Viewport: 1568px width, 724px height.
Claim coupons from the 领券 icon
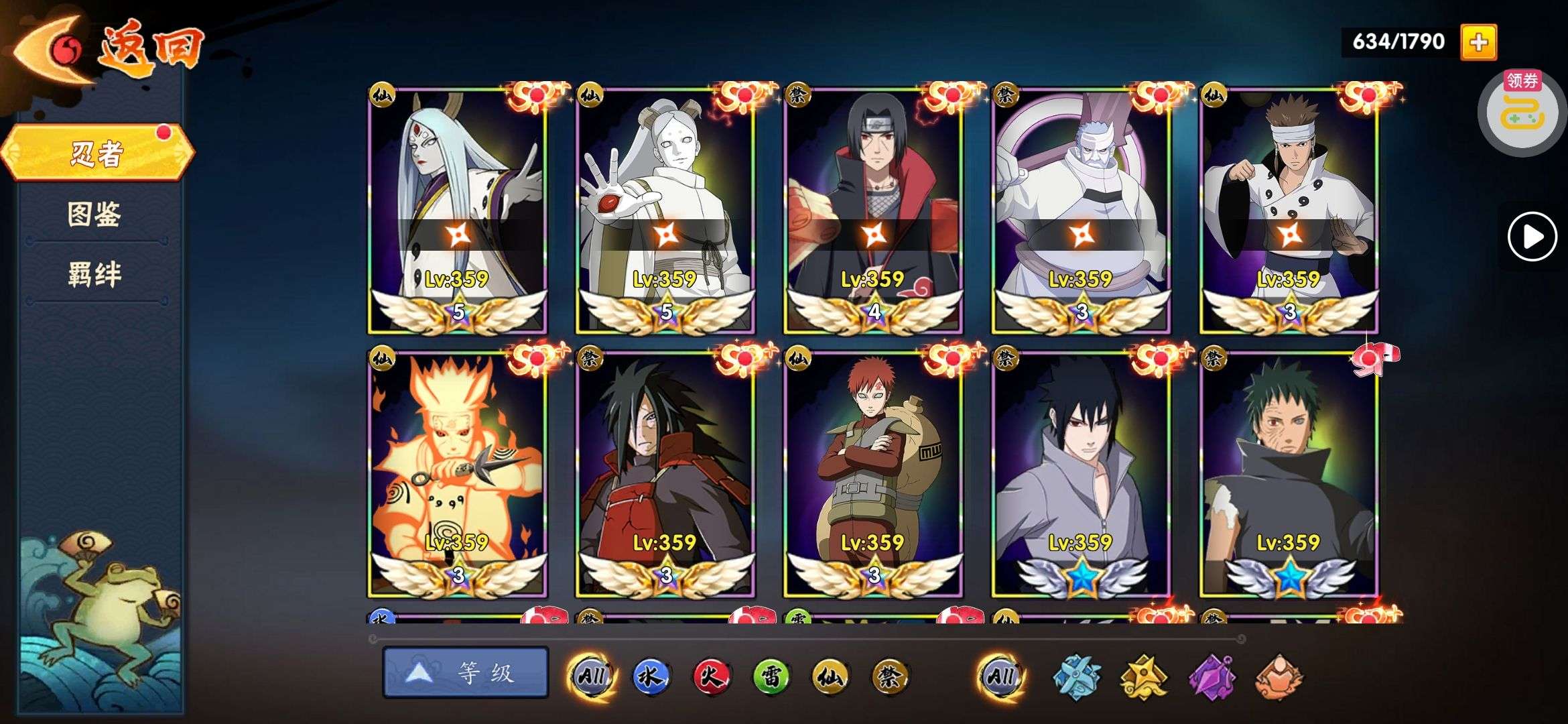pyautogui.click(x=1522, y=111)
